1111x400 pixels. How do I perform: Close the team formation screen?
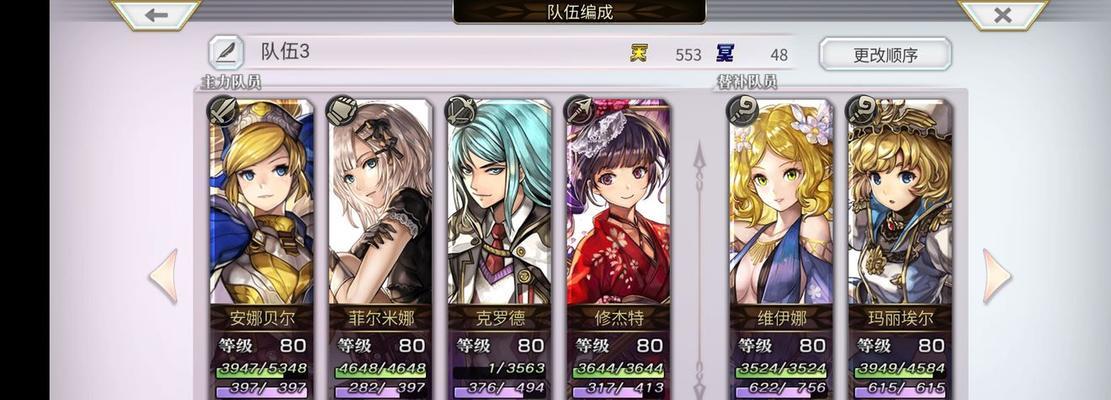coord(1002,14)
